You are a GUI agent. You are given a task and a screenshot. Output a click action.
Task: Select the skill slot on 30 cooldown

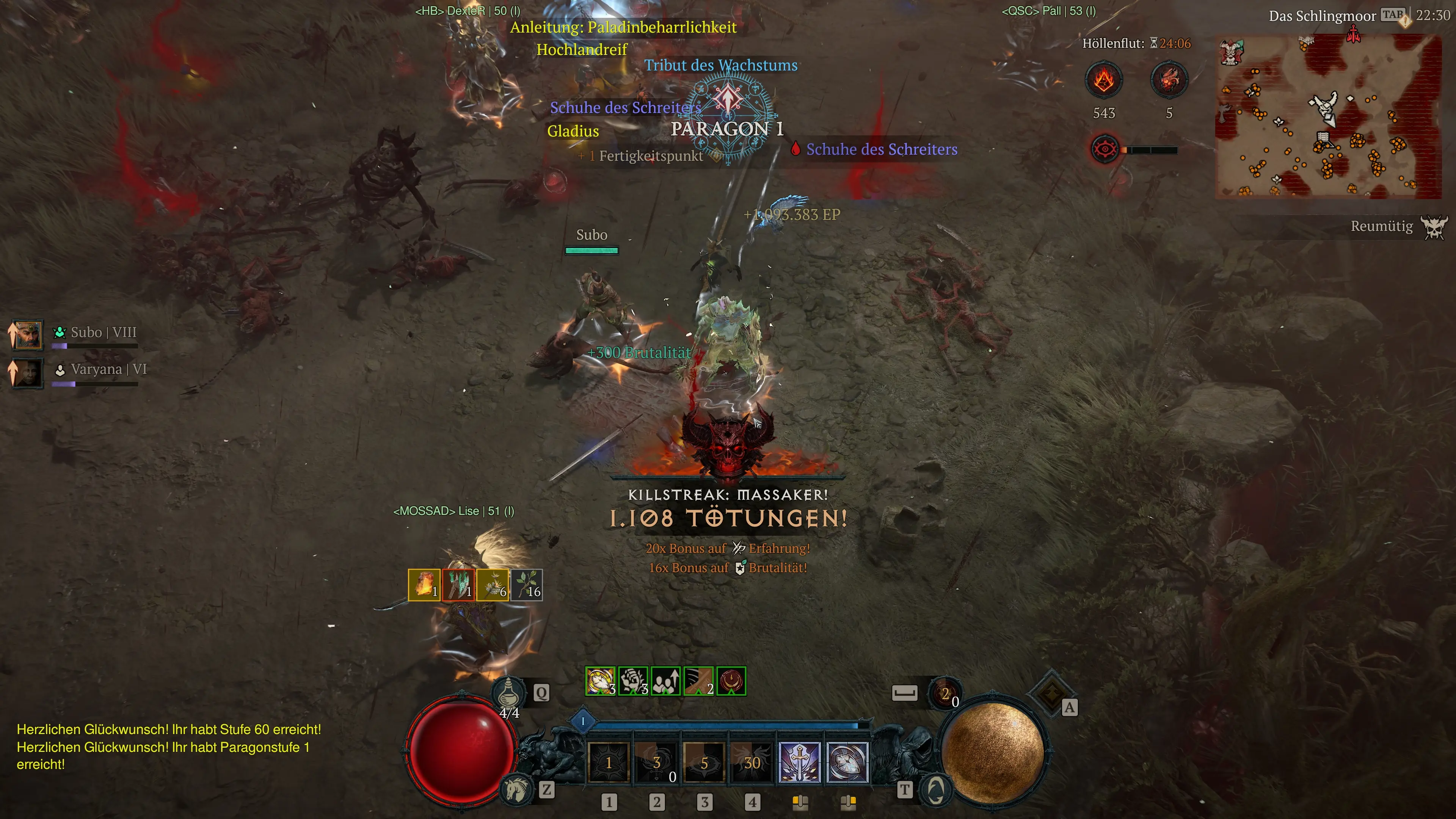click(752, 763)
